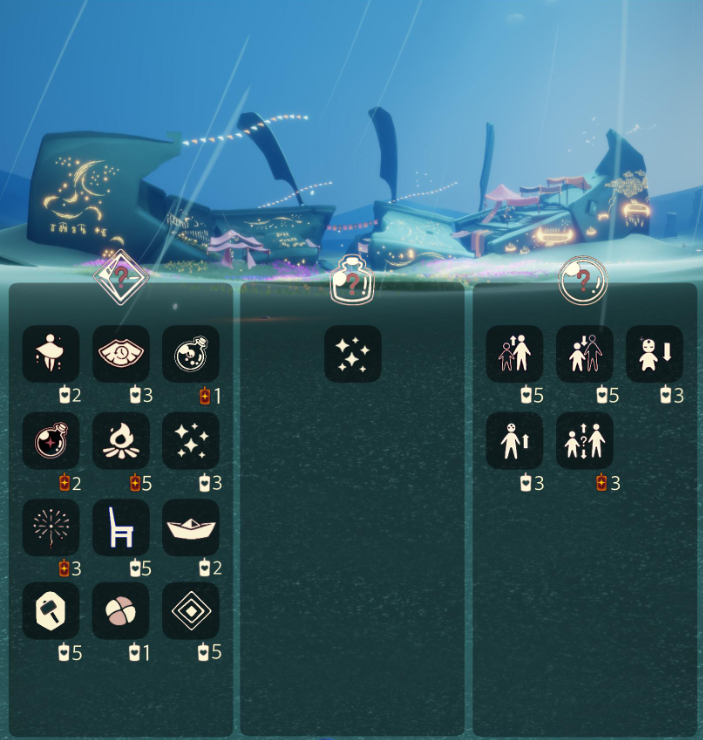Screen dimensions: 703x740
Task: Pick the paper boat spell
Action: pyautogui.click(x=190, y=528)
